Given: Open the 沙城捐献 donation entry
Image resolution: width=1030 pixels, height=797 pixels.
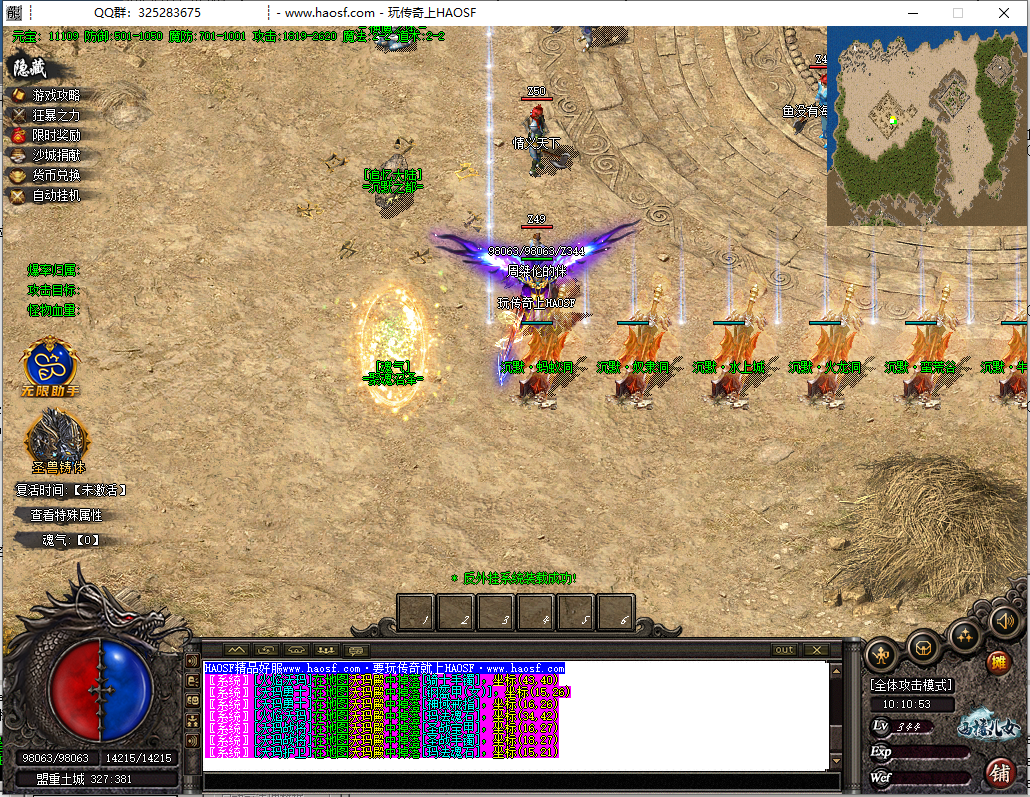Looking at the screenshot, I should [56, 155].
